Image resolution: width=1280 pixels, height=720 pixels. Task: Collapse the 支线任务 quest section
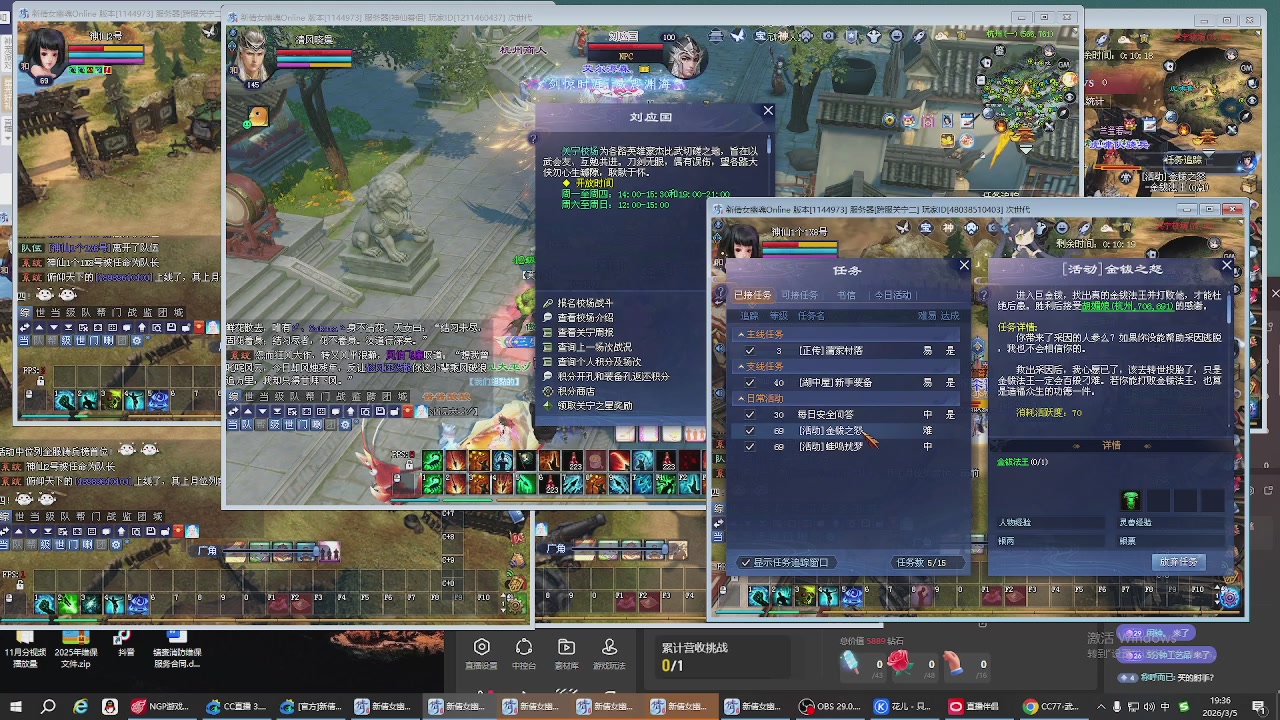click(x=741, y=366)
